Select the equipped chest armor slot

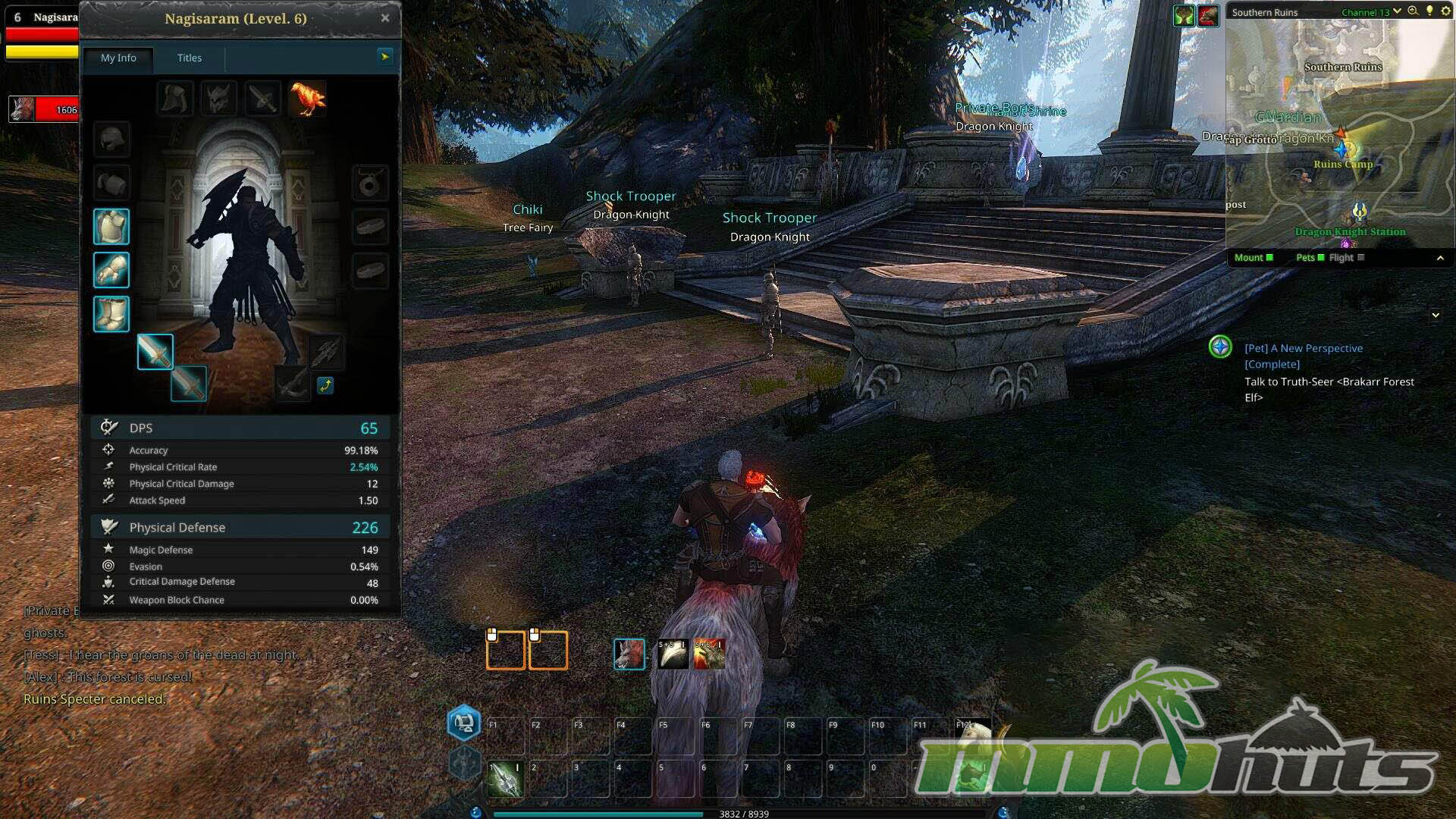coord(111,227)
